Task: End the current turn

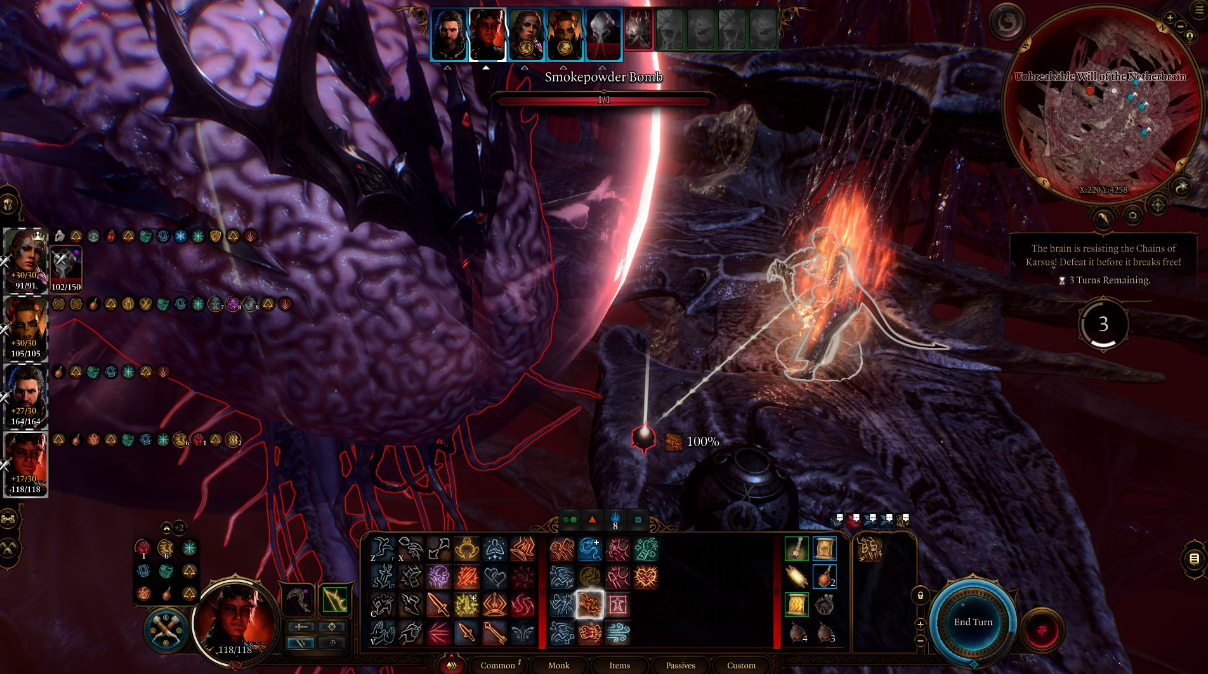Action: coord(973,622)
